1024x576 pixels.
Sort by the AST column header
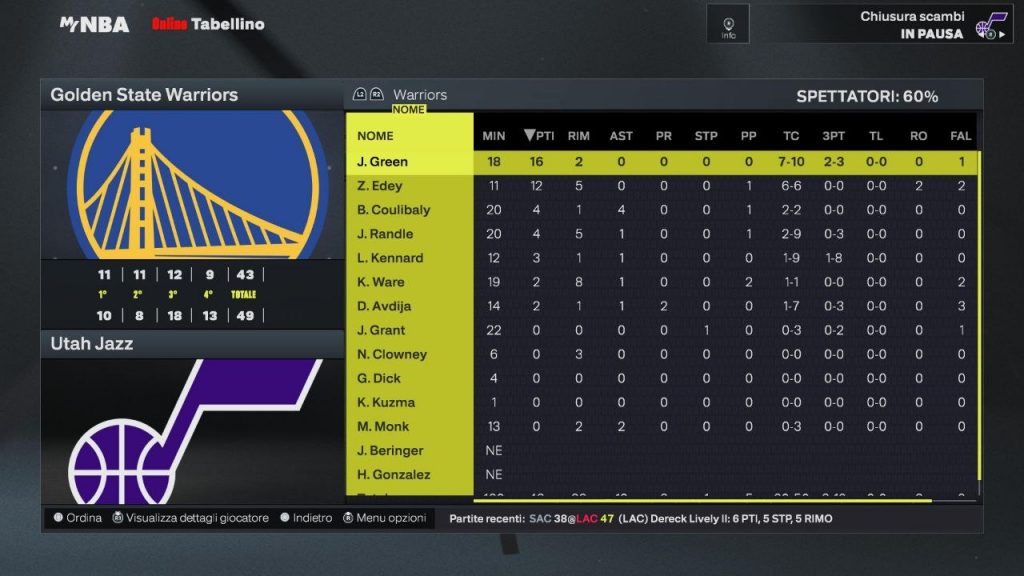[621, 136]
